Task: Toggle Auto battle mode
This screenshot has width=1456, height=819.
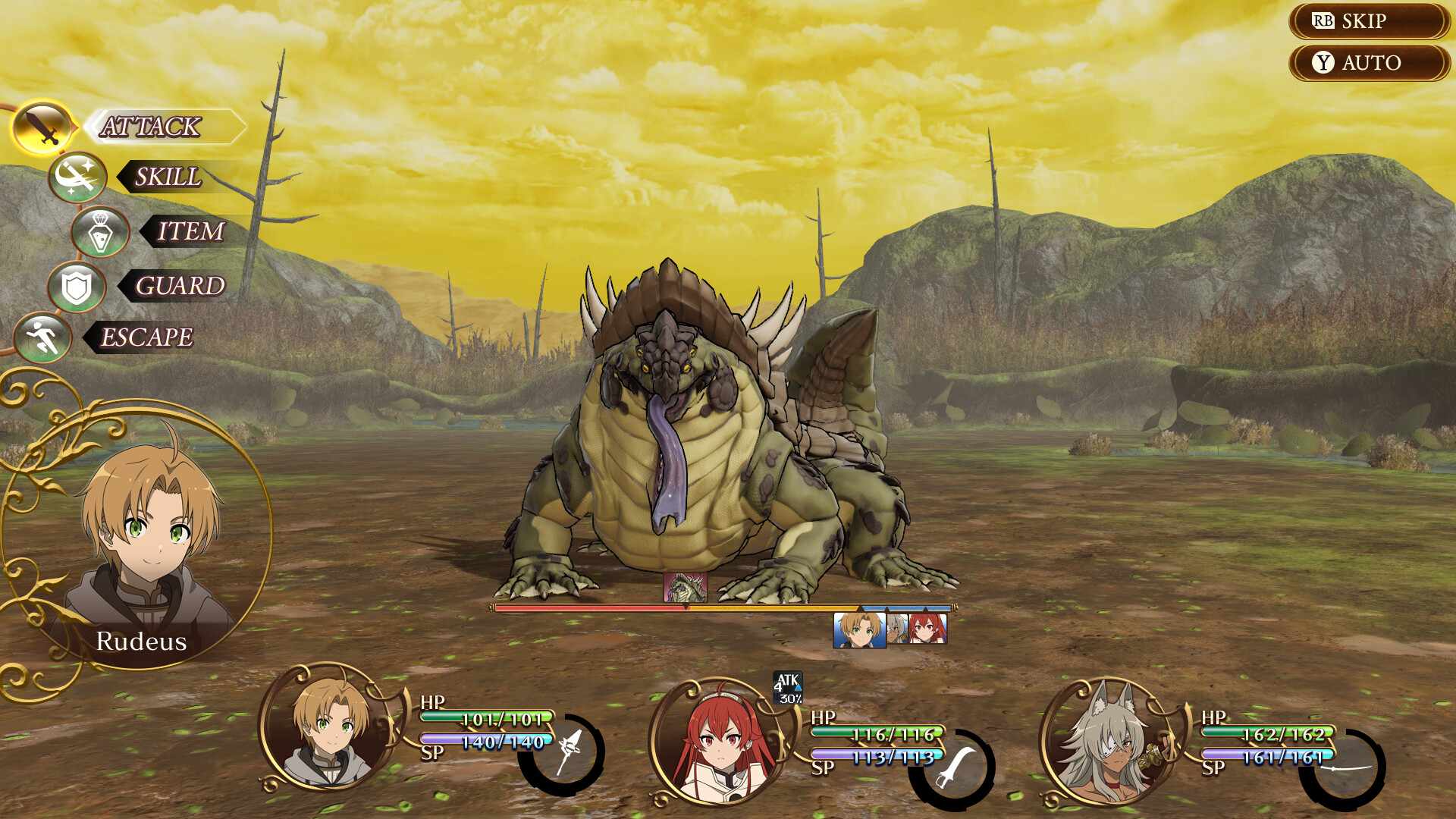Action: coord(1368,63)
